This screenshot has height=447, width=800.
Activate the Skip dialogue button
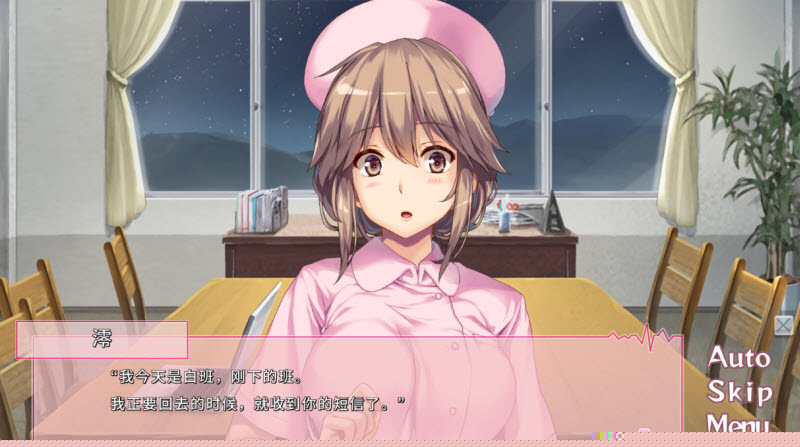(x=740, y=391)
